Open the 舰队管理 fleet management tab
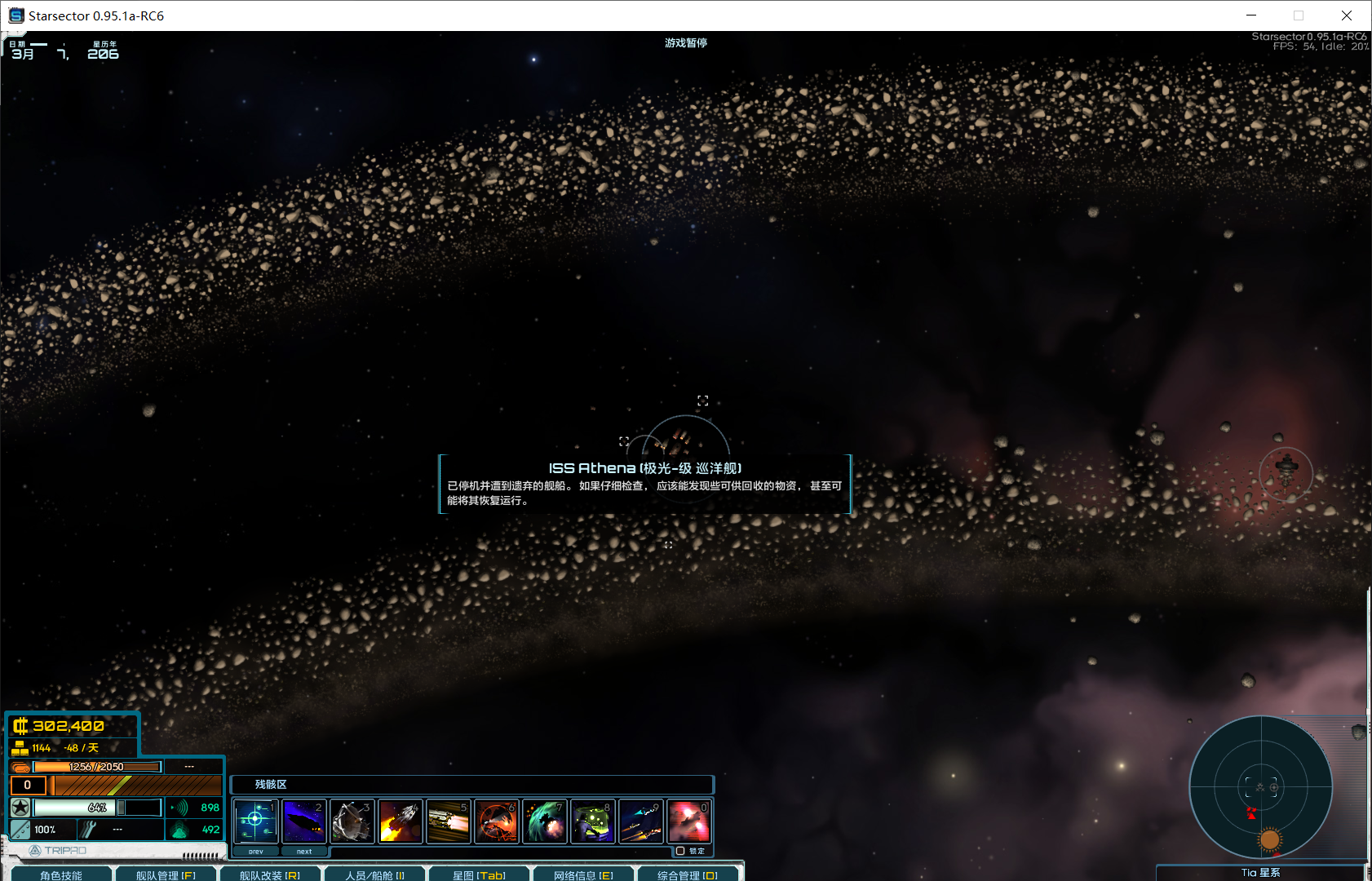This screenshot has width=1372, height=881. (x=166, y=874)
